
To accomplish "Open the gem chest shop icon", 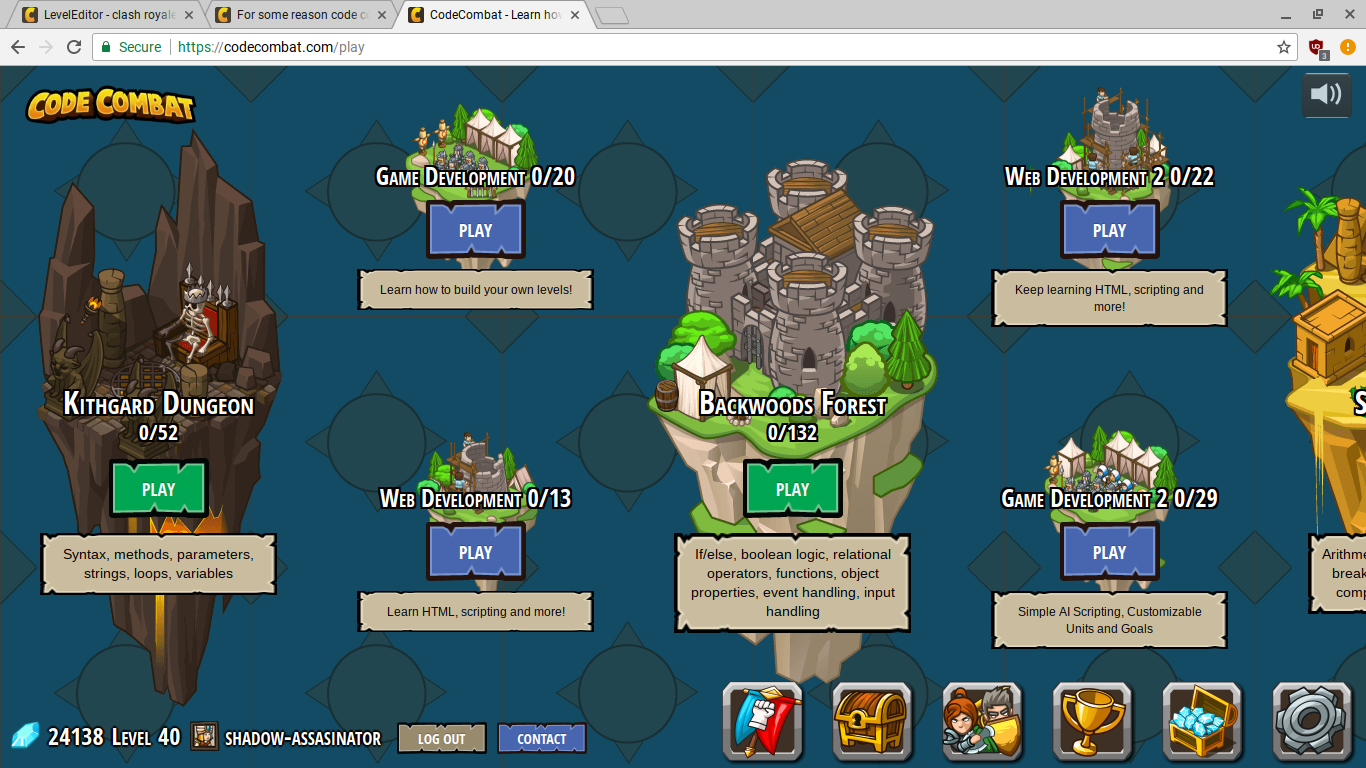I will click(x=1202, y=720).
